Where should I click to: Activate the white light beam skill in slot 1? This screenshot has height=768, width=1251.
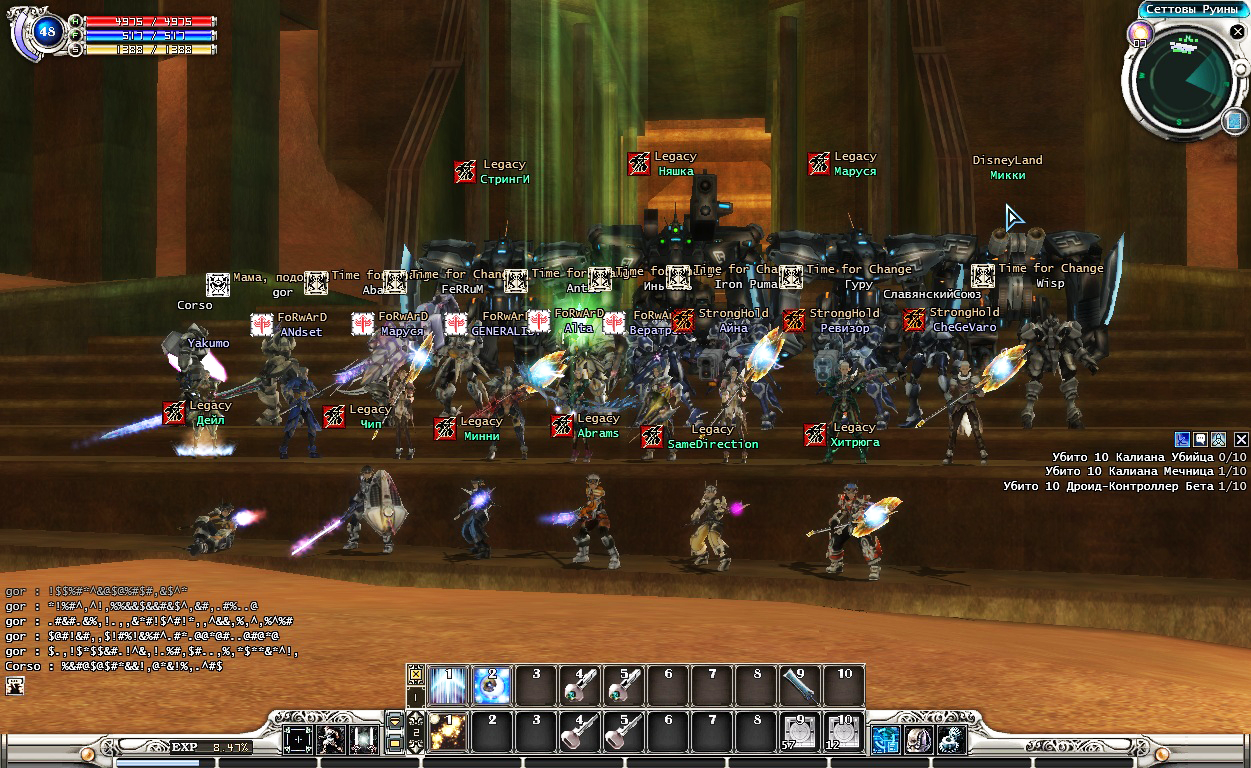pos(448,686)
